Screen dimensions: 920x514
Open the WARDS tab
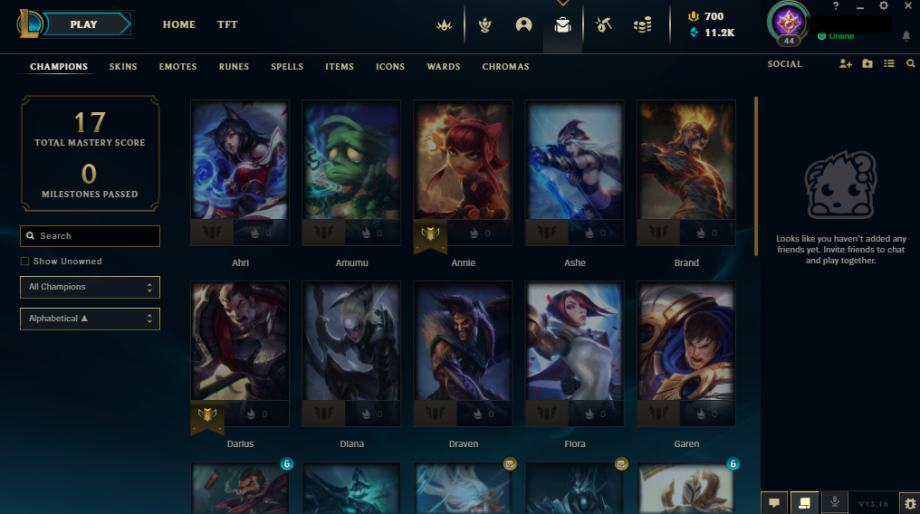pos(443,67)
